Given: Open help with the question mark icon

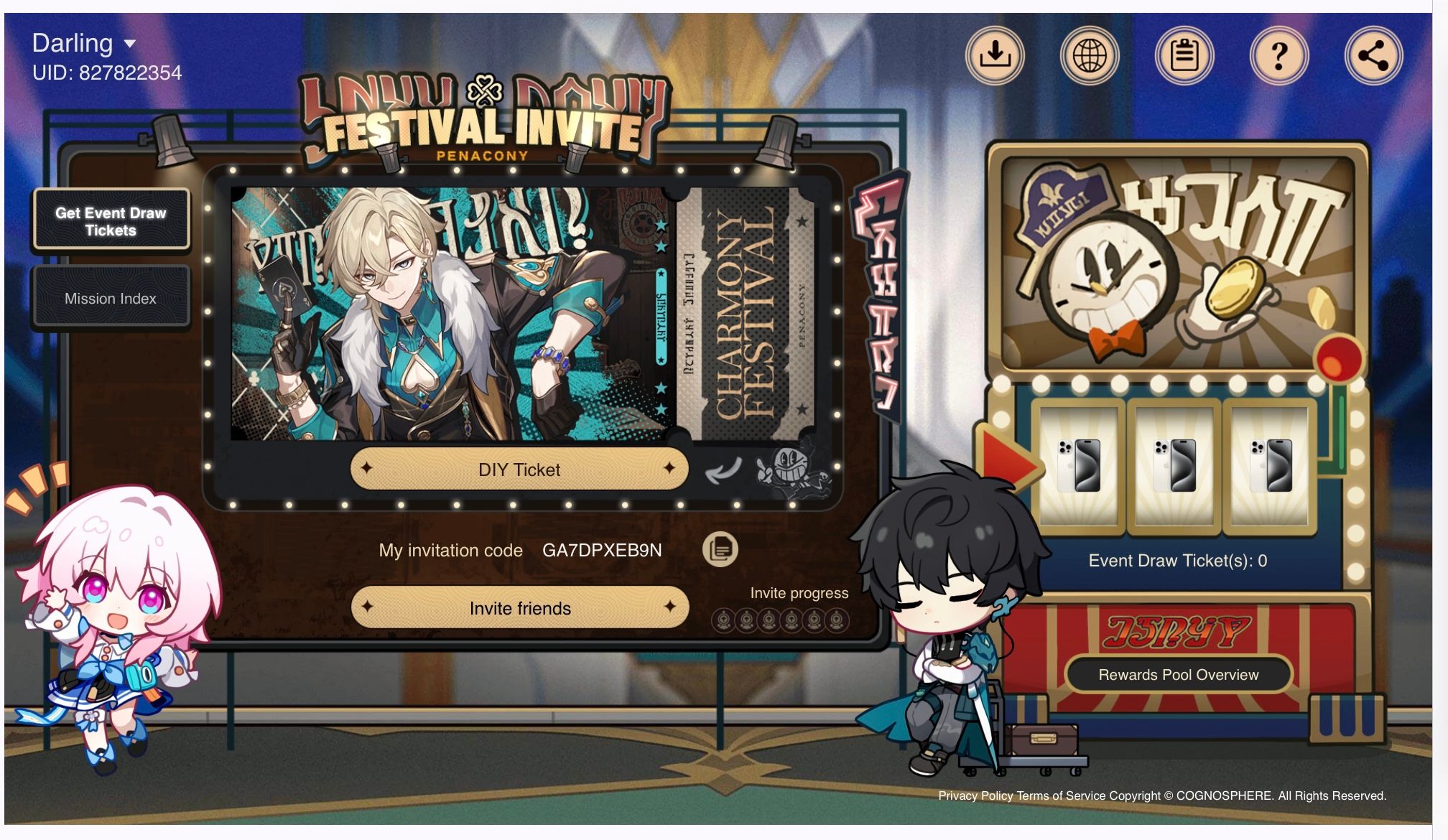Looking at the screenshot, I should pos(1278,54).
